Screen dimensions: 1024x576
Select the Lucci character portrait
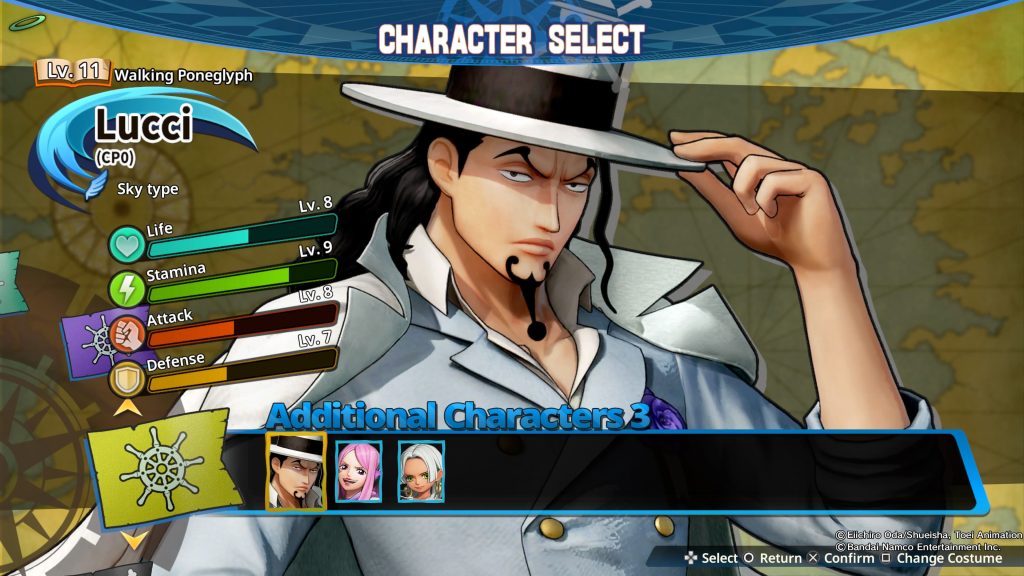tap(295, 470)
